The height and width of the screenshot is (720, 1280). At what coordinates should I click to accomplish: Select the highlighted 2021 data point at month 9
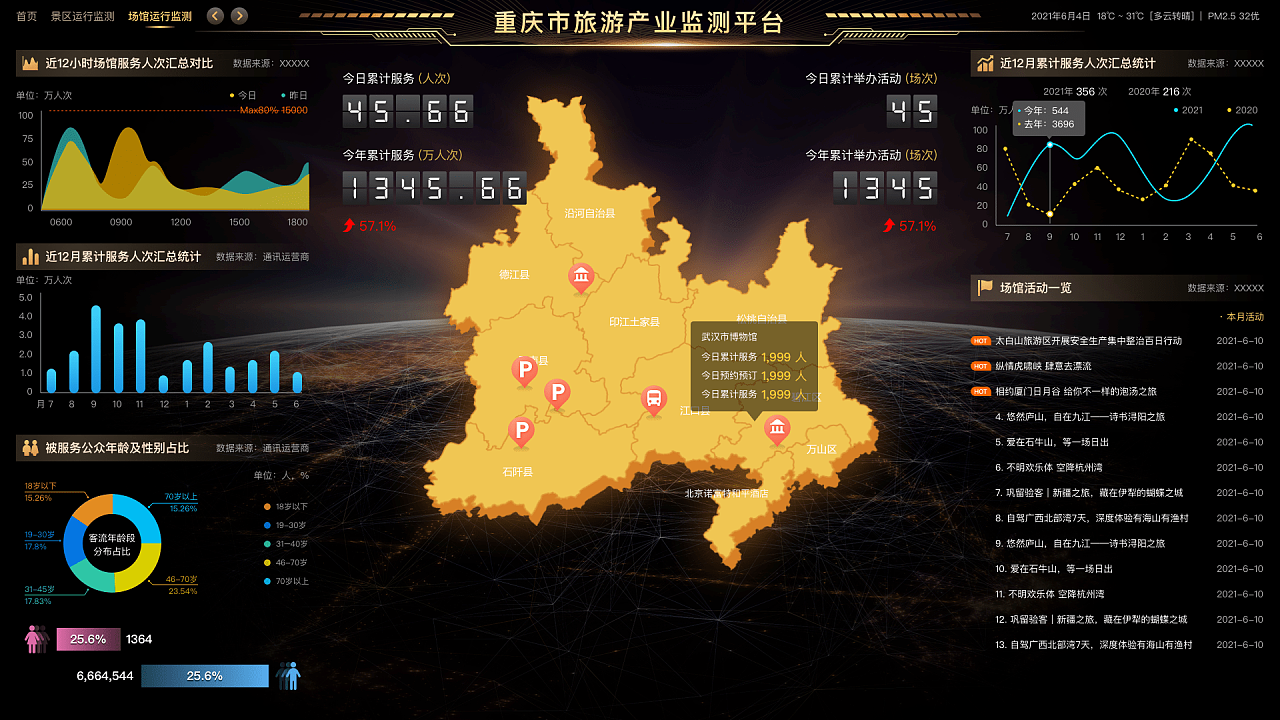point(1050,142)
